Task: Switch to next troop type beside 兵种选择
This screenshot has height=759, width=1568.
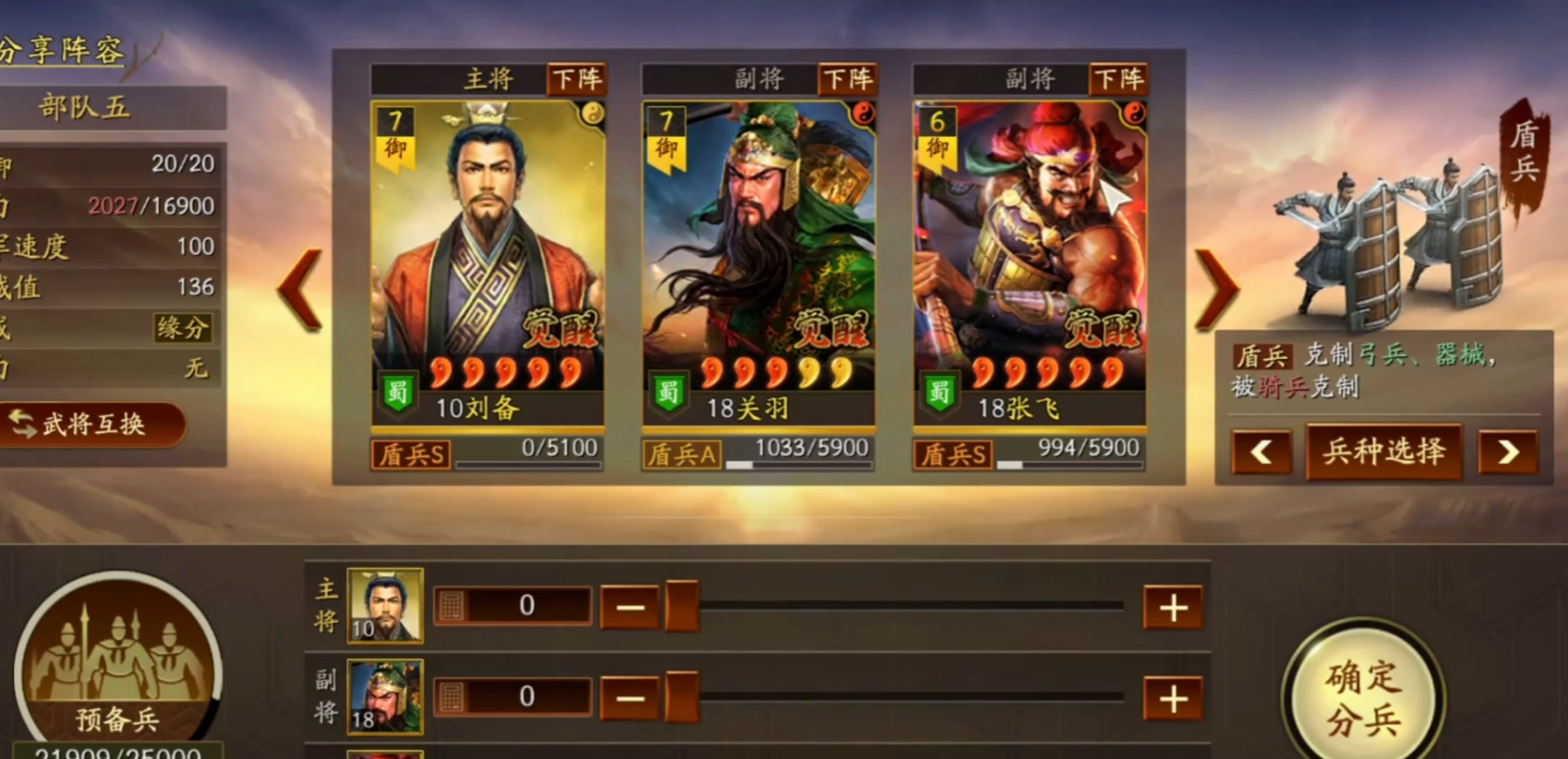Action: pos(1507,452)
